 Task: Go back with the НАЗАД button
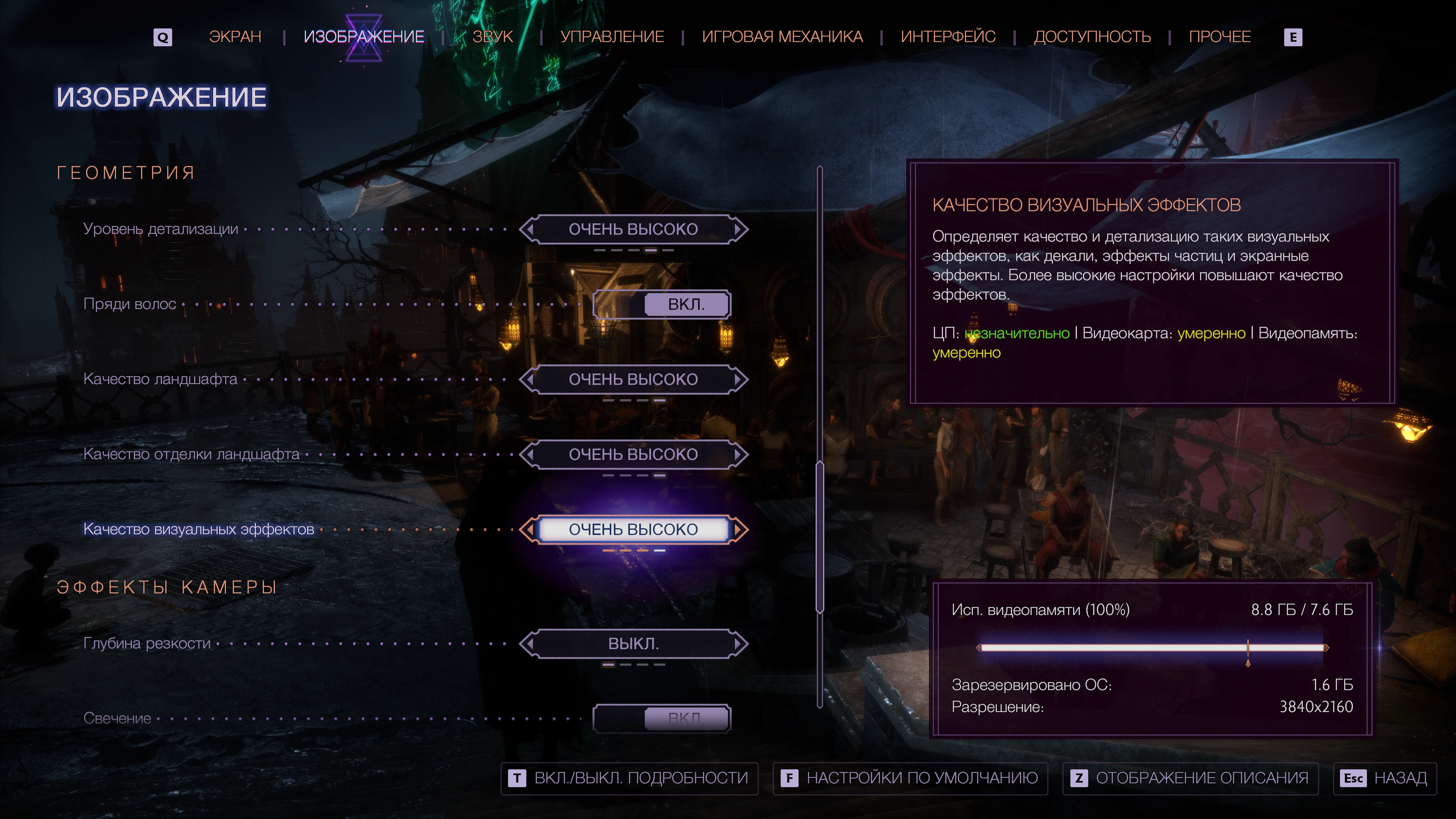point(1385,778)
